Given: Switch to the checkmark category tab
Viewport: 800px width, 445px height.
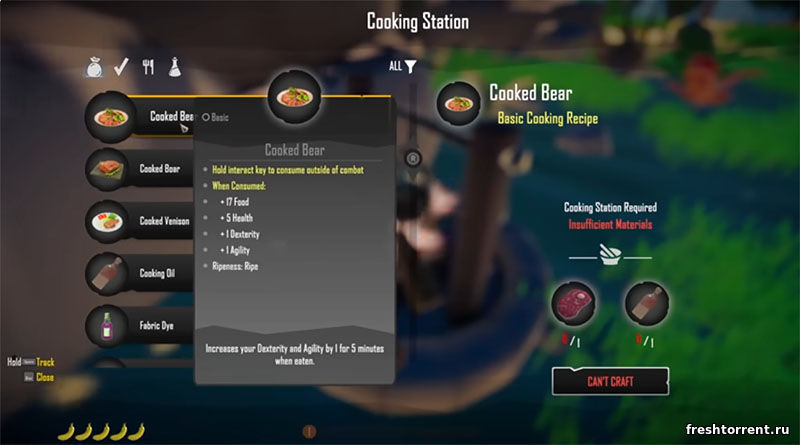Looking at the screenshot, I should [x=122, y=67].
